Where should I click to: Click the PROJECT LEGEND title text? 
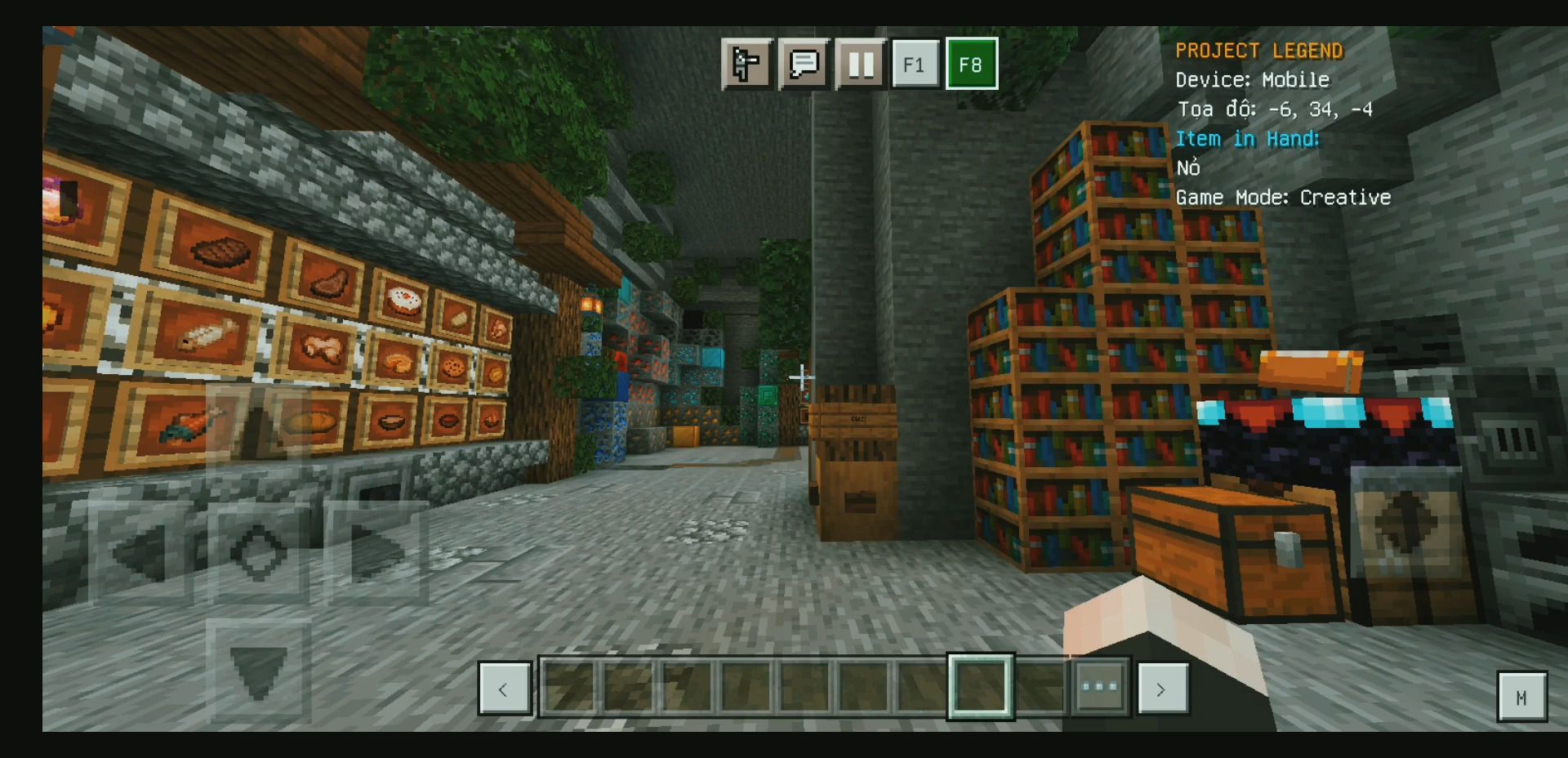coord(1258,50)
